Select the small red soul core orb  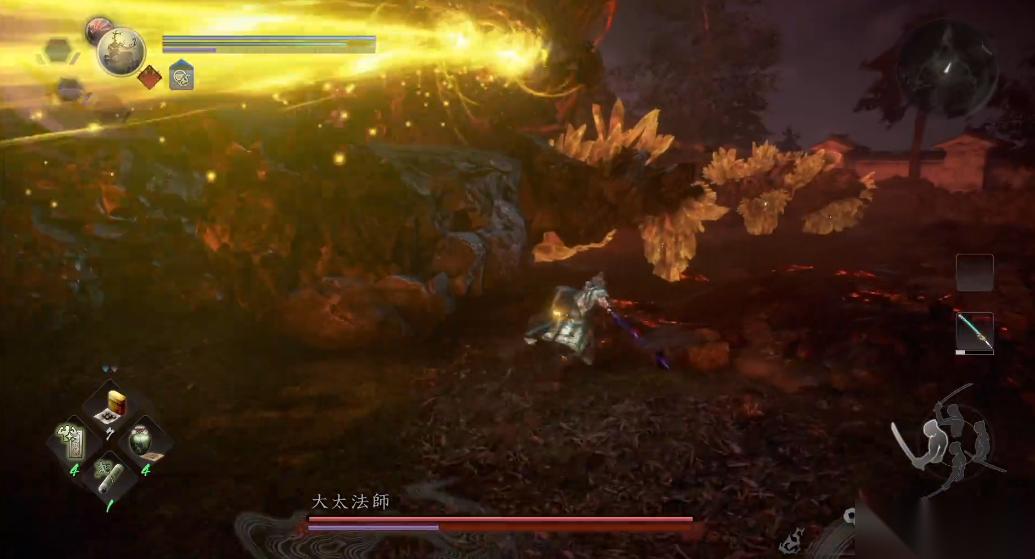100,29
